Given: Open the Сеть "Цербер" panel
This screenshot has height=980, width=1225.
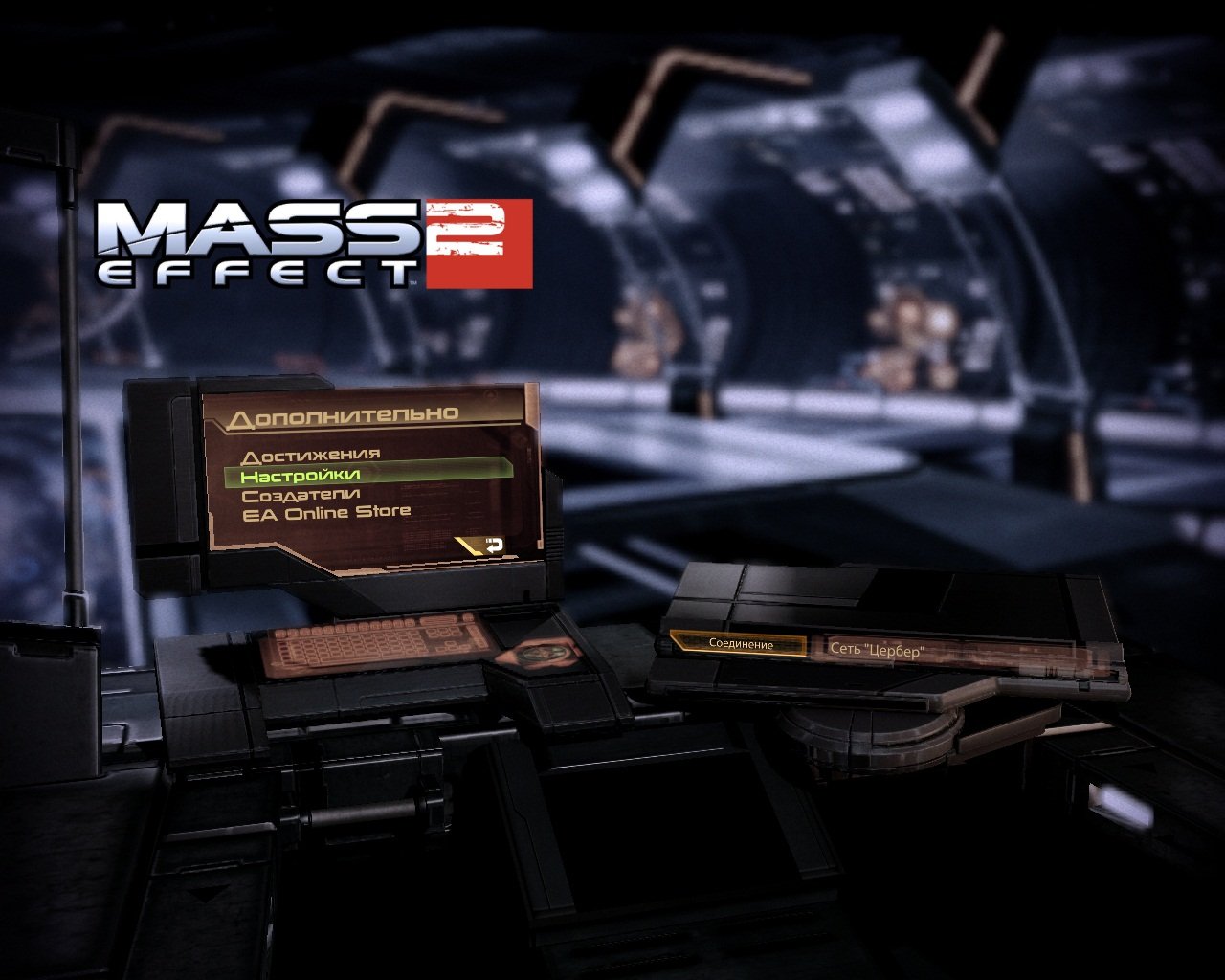Looking at the screenshot, I should point(880,651).
